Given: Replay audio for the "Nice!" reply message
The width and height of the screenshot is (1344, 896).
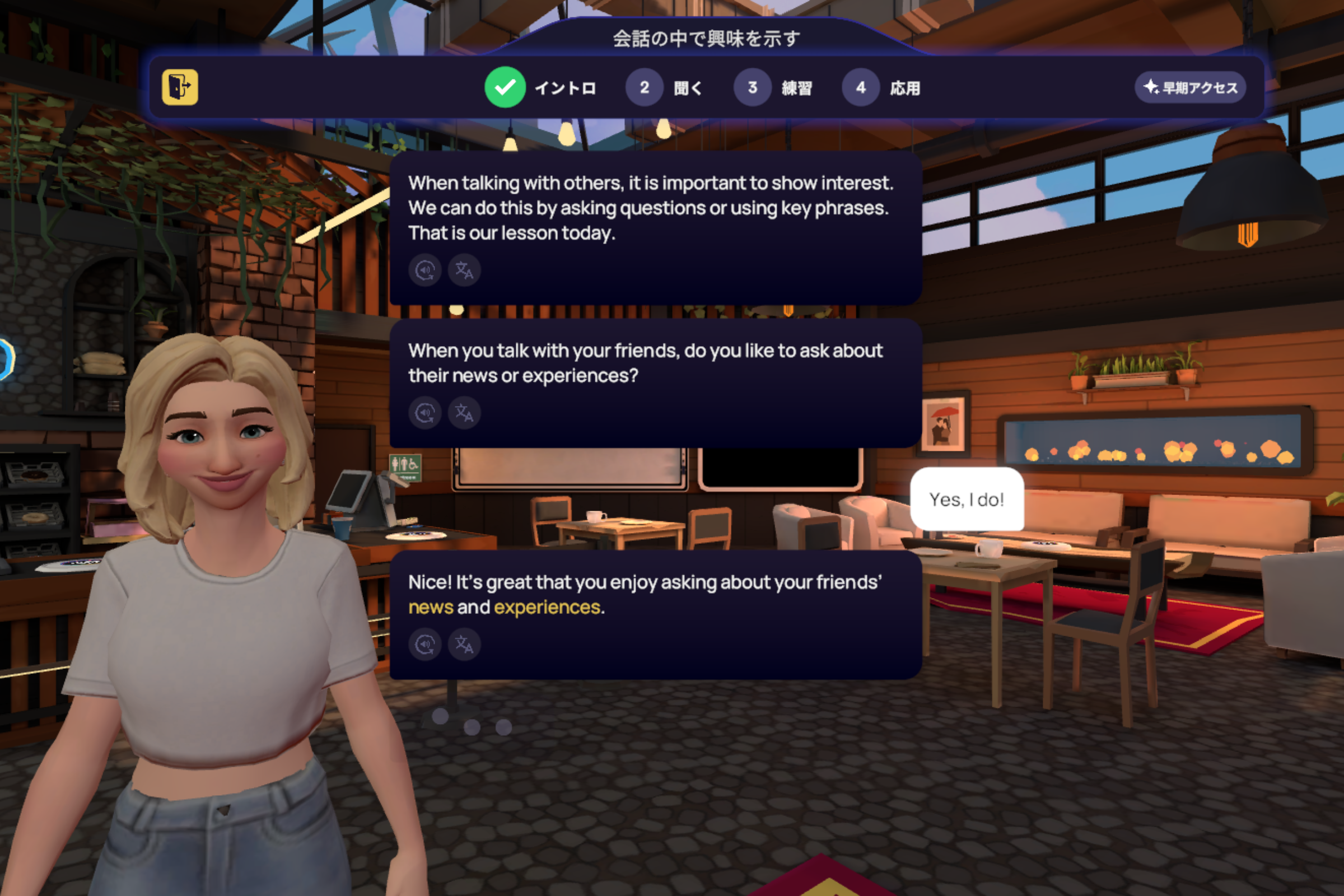Looking at the screenshot, I should click(425, 645).
